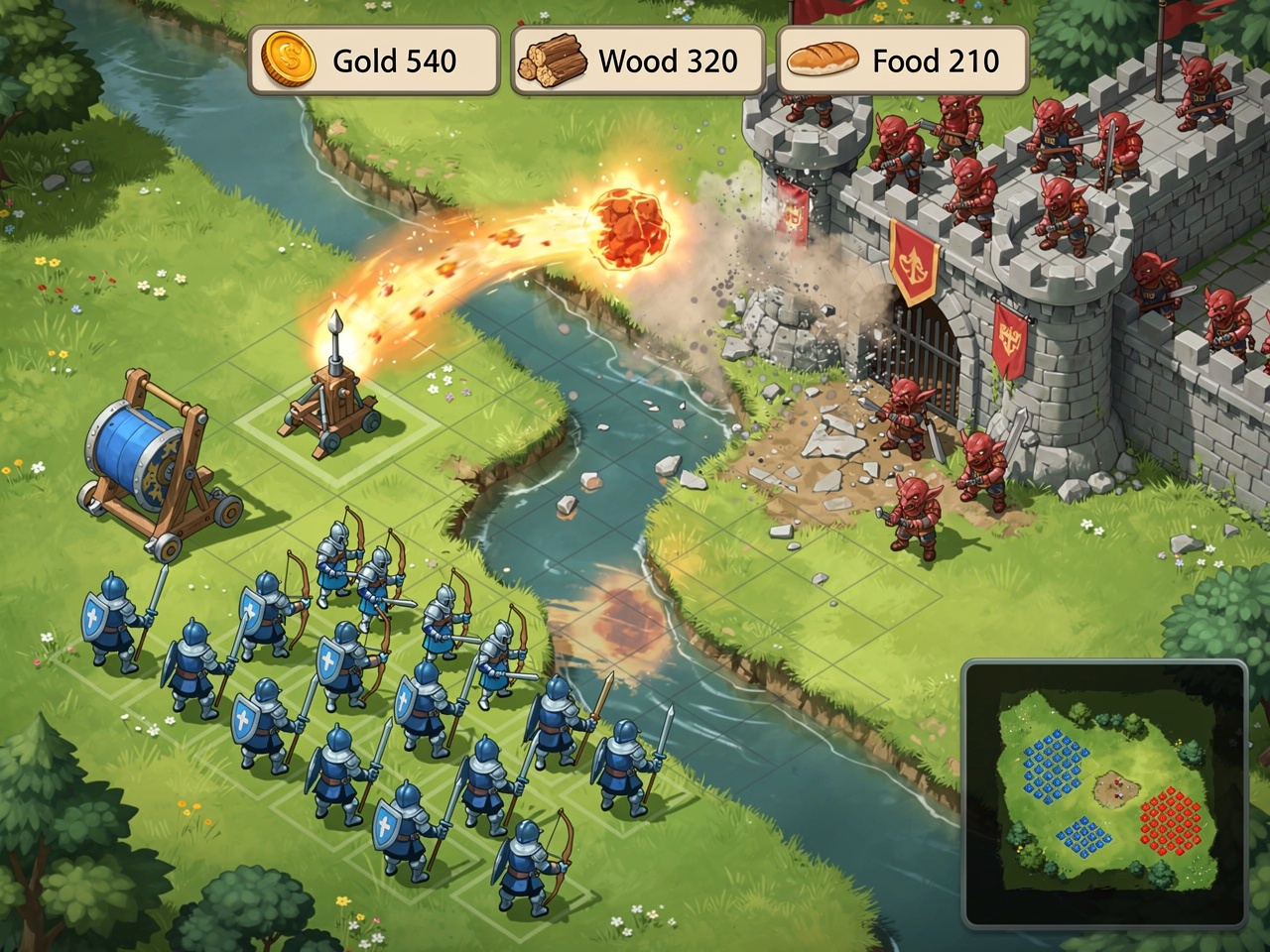Click the bread food icon

click(823, 60)
